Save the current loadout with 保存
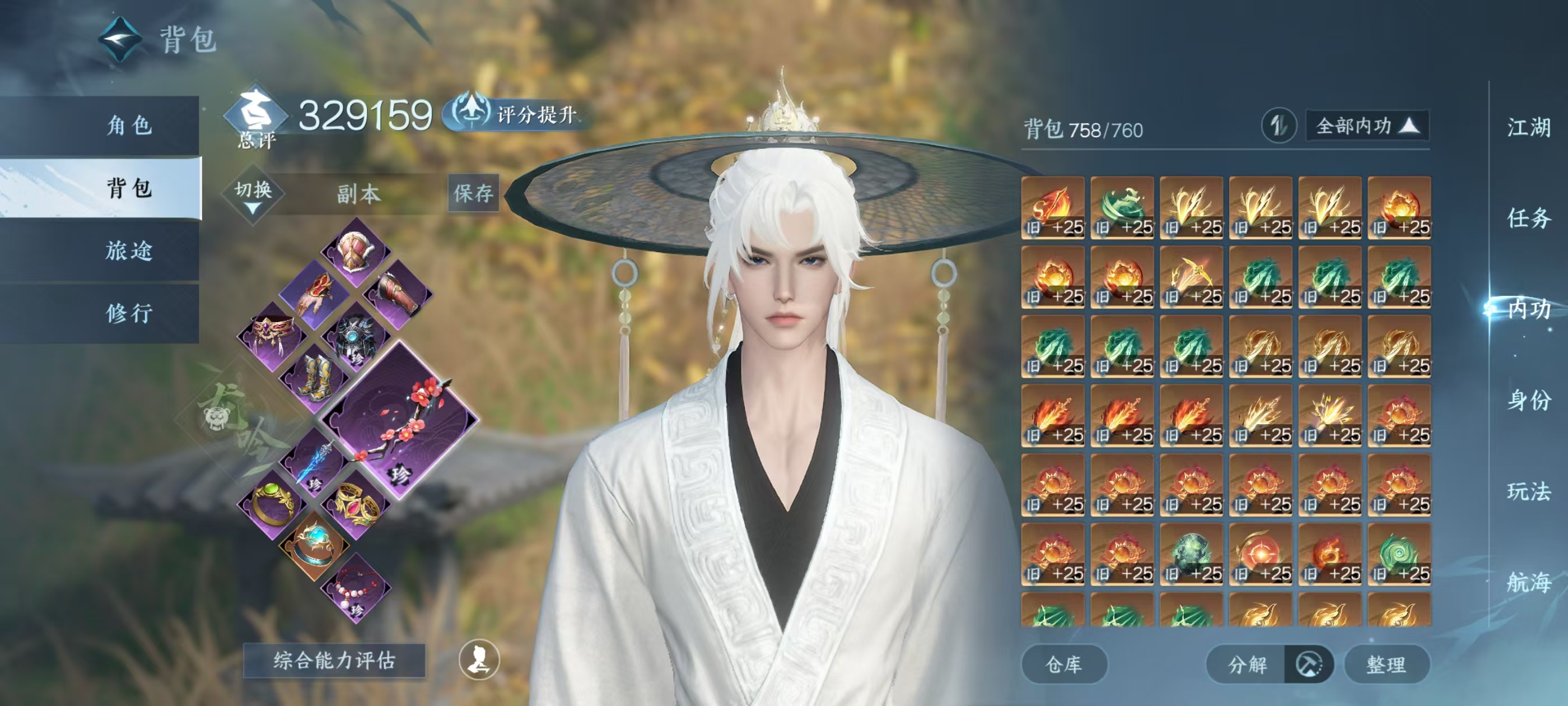Screen dimensions: 1568x706 click(x=473, y=193)
